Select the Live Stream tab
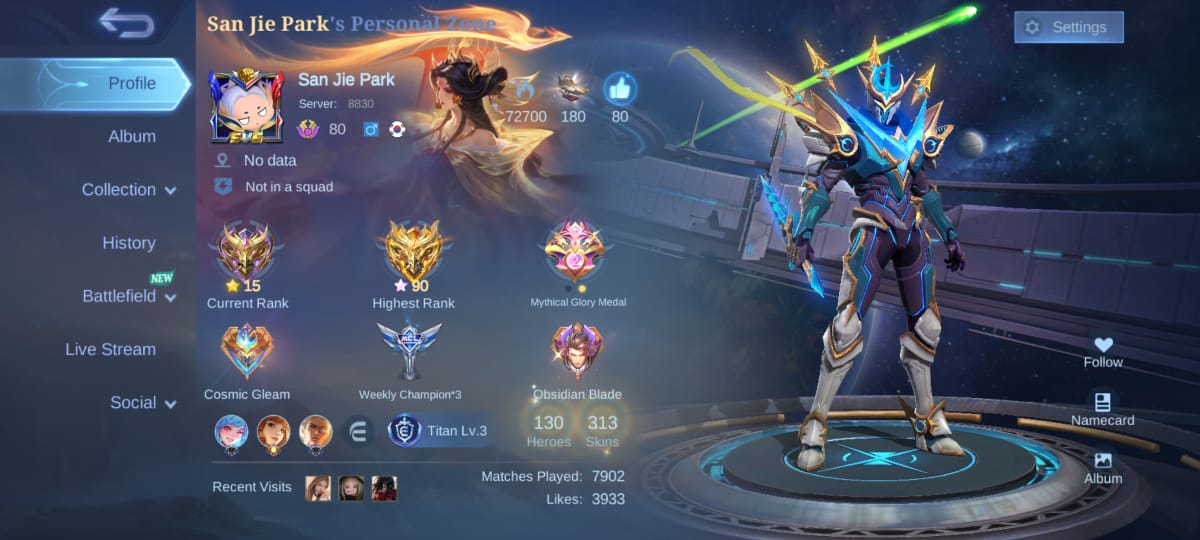1200x540 pixels. click(x=110, y=349)
